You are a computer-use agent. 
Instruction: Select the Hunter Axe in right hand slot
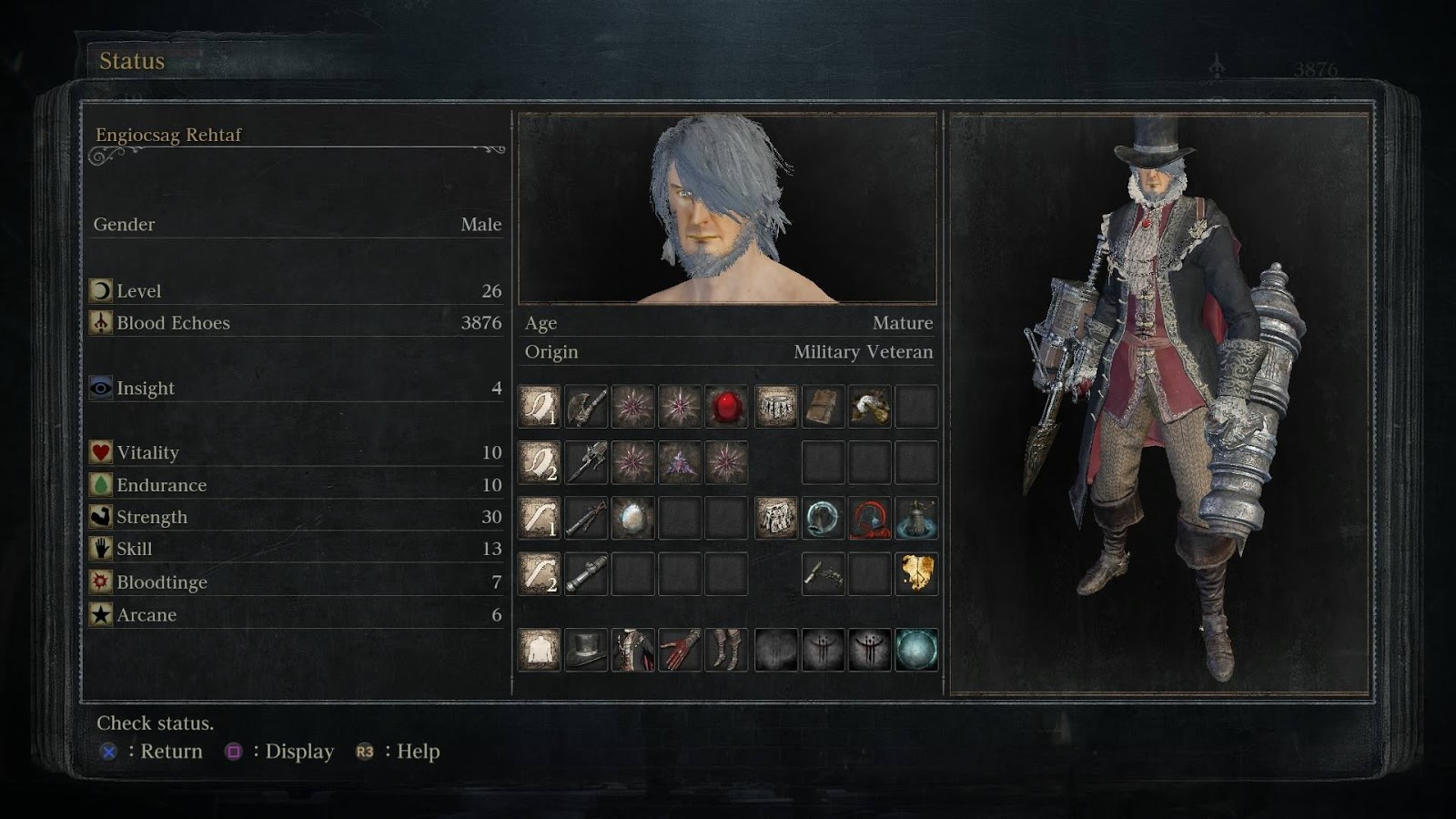click(x=585, y=408)
